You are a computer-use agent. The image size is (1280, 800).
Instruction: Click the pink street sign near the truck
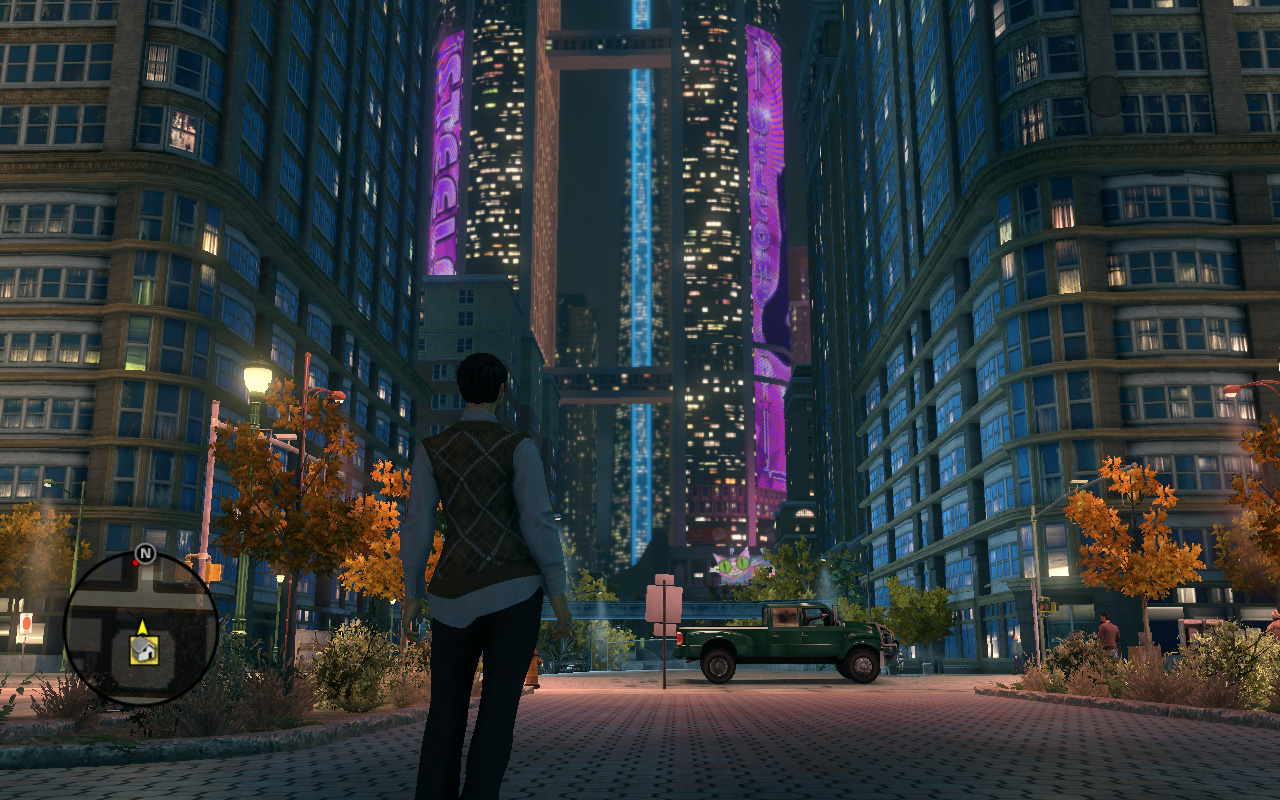tap(665, 605)
